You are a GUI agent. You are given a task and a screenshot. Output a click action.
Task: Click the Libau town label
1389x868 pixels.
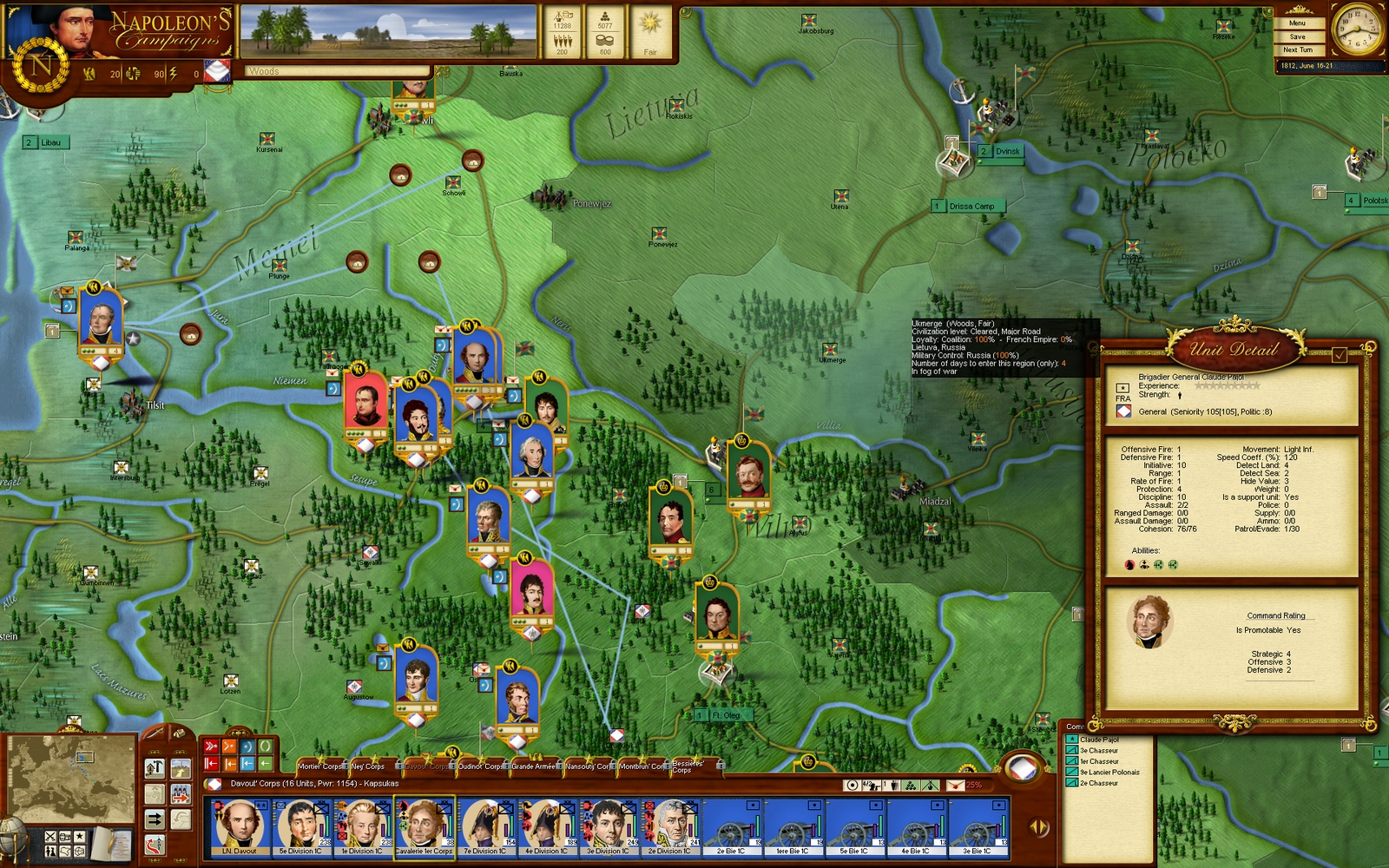(x=50, y=142)
